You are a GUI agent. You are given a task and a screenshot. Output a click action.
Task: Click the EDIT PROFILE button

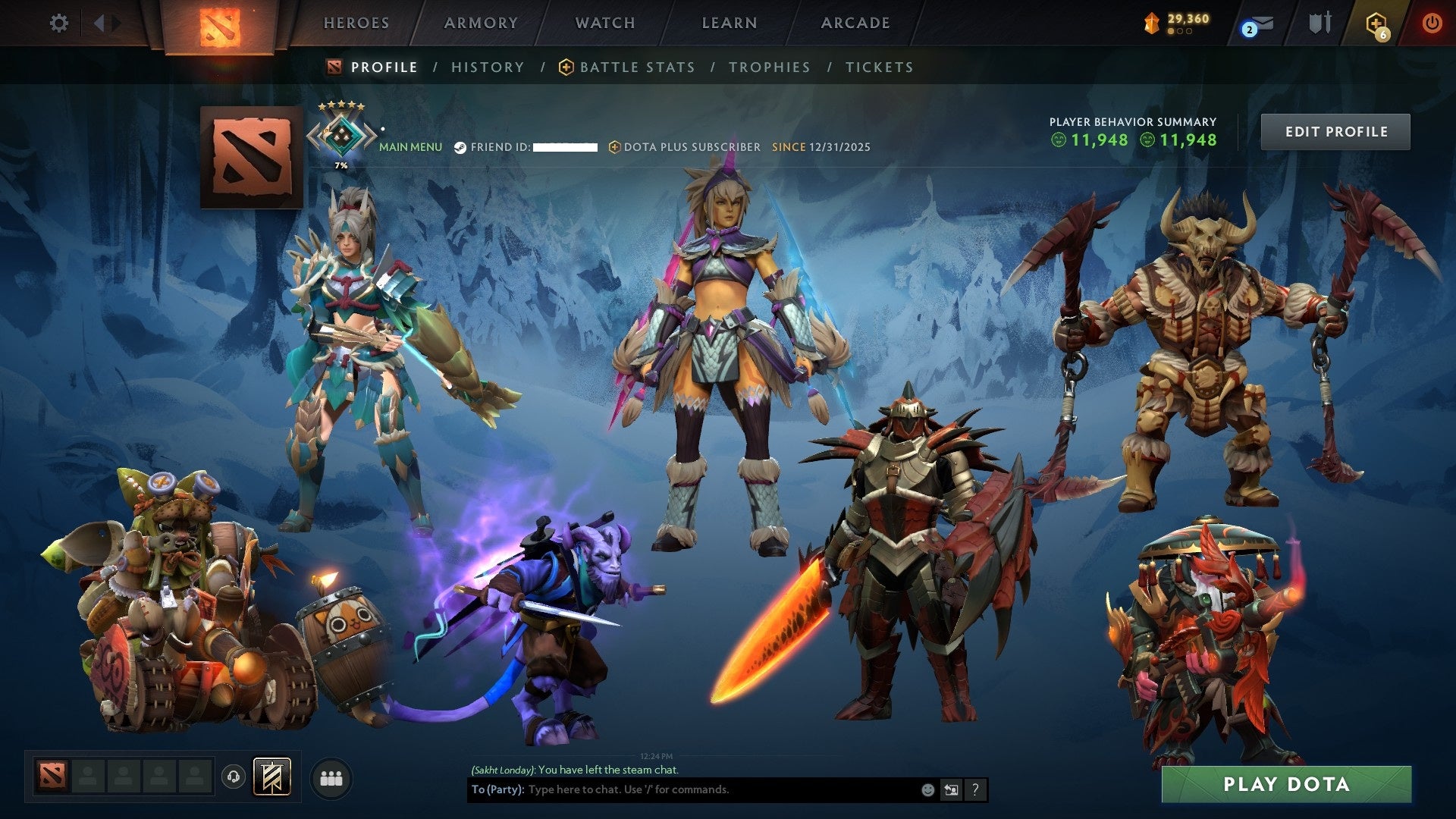coord(1335,130)
